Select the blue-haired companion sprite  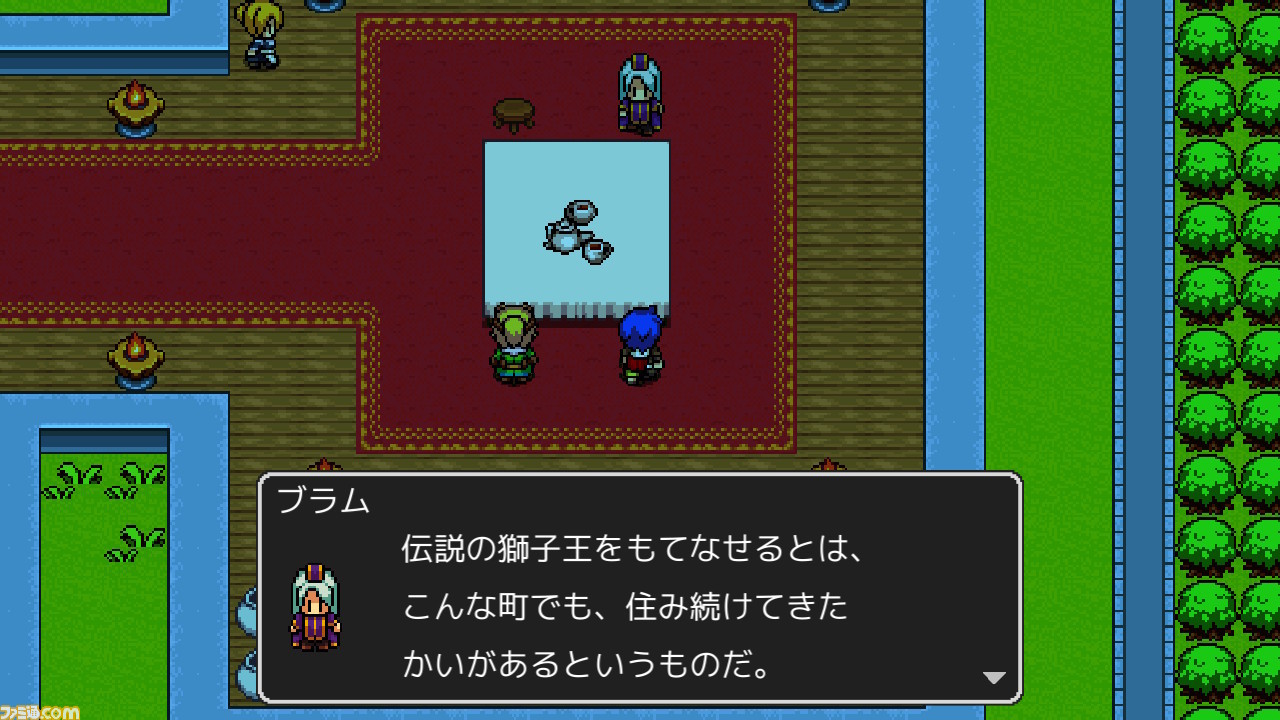(641, 345)
